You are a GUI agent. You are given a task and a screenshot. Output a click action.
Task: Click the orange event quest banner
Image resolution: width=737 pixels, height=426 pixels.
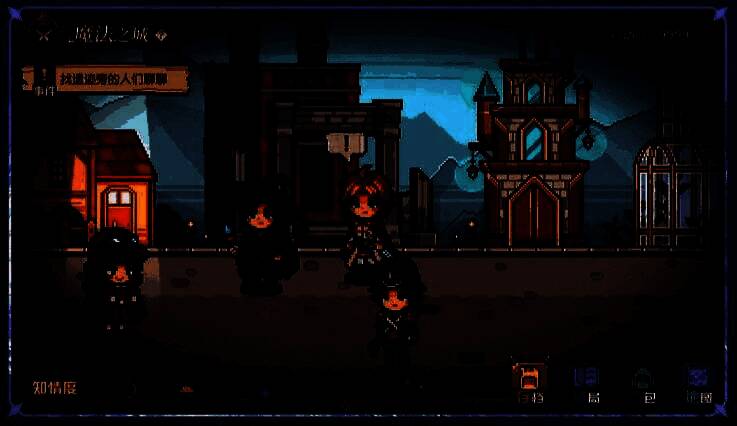pyautogui.click(x=122, y=79)
